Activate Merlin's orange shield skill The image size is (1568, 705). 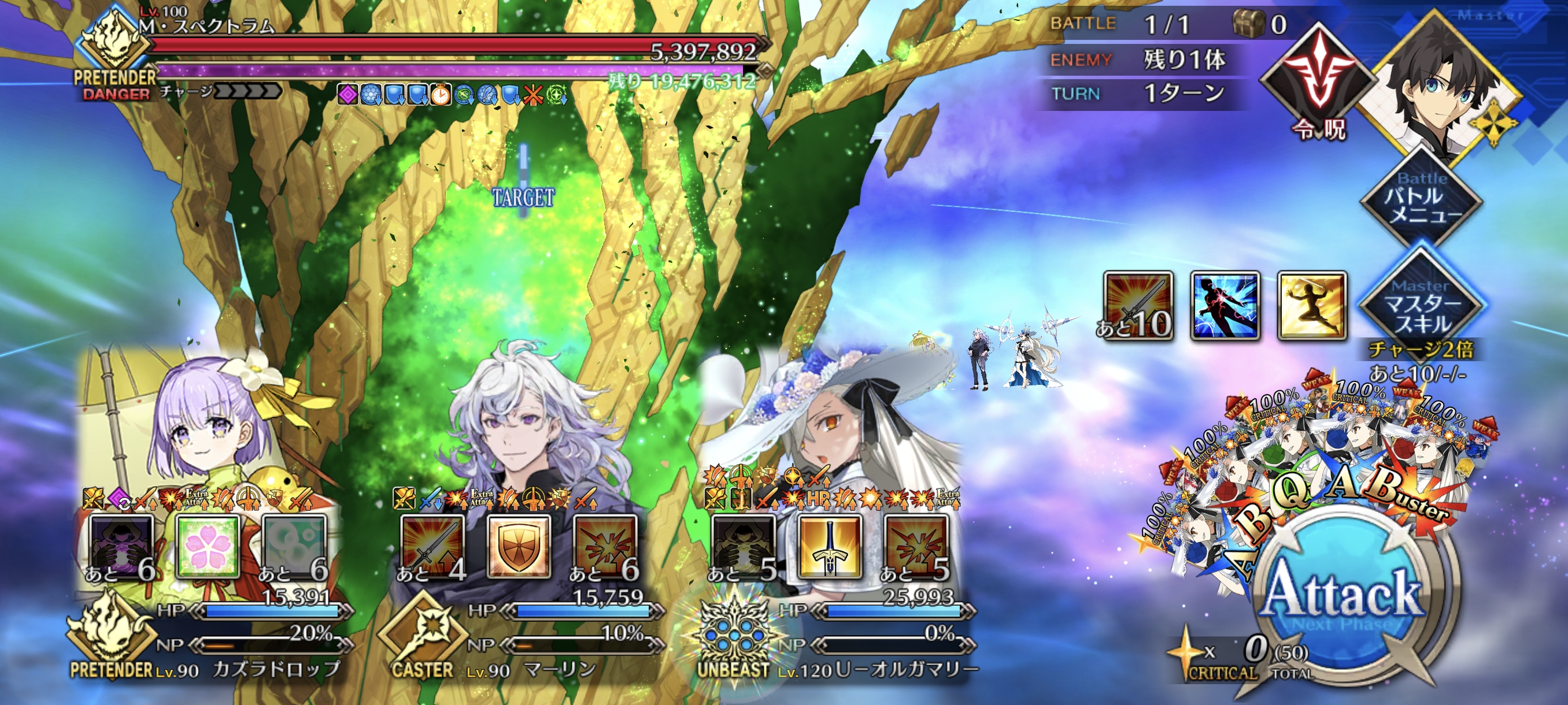click(519, 546)
